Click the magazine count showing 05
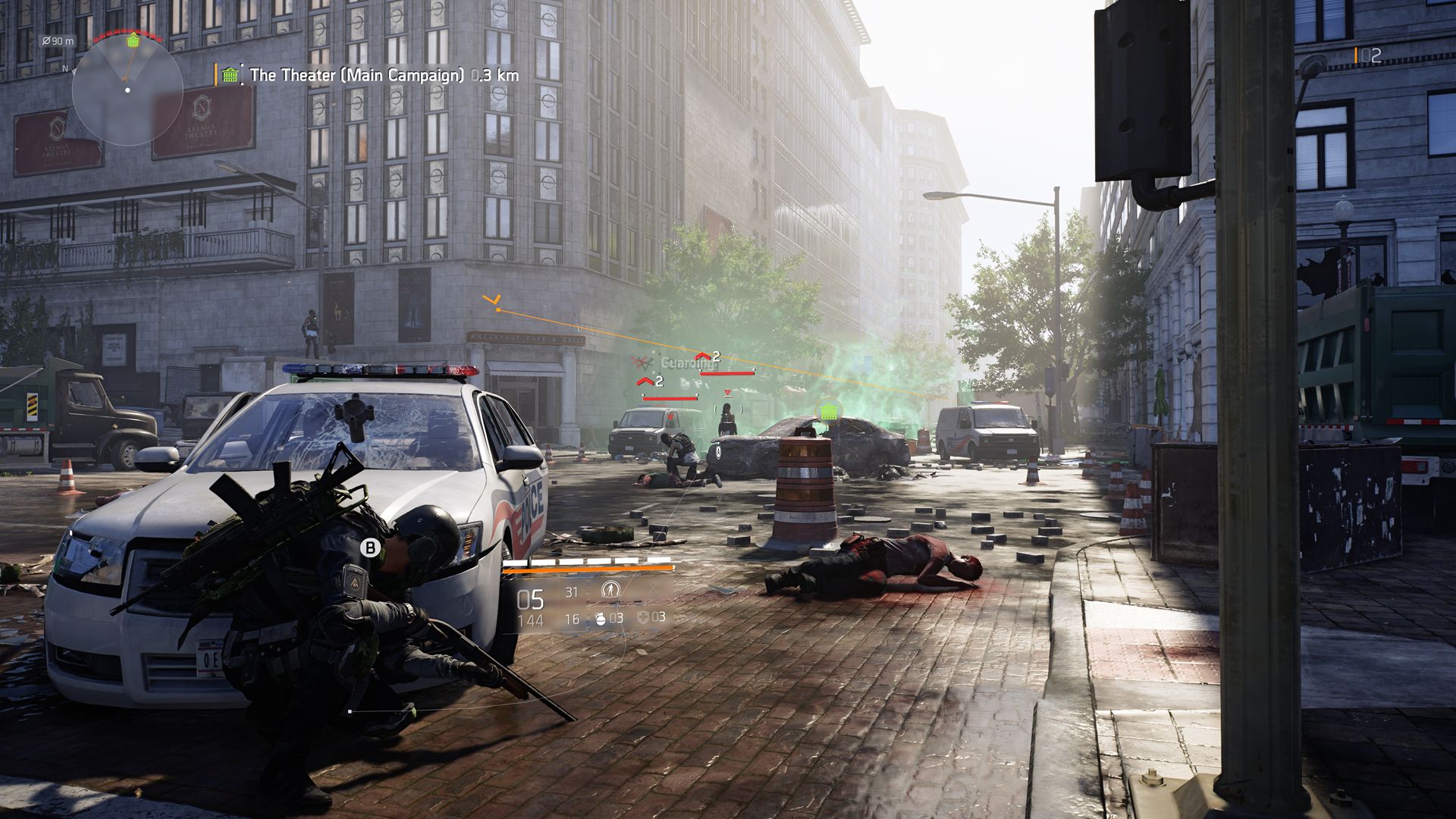Image resolution: width=1456 pixels, height=819 pixels. click(530, 599)
